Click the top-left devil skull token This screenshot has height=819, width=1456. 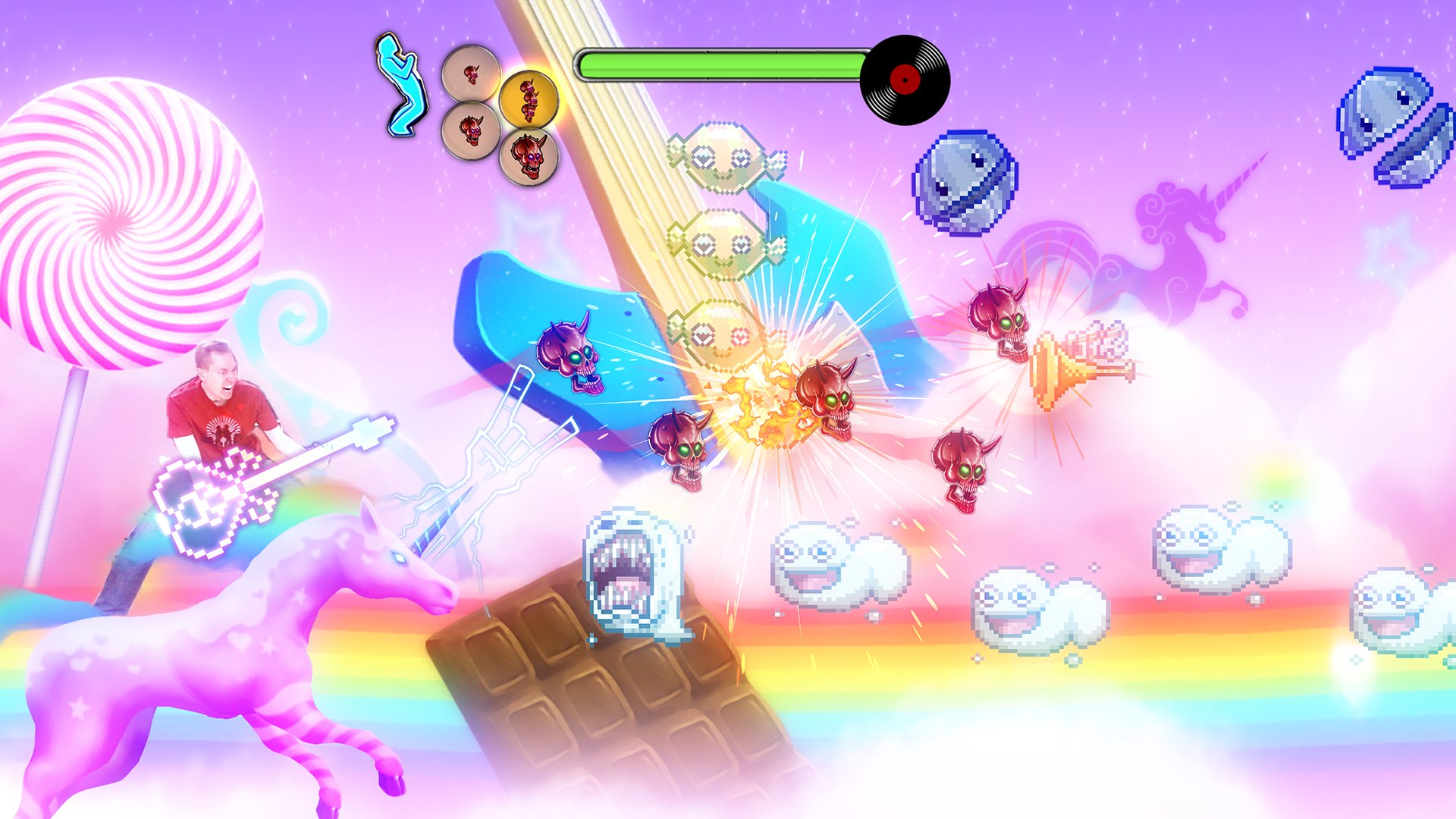pos(470,74)
